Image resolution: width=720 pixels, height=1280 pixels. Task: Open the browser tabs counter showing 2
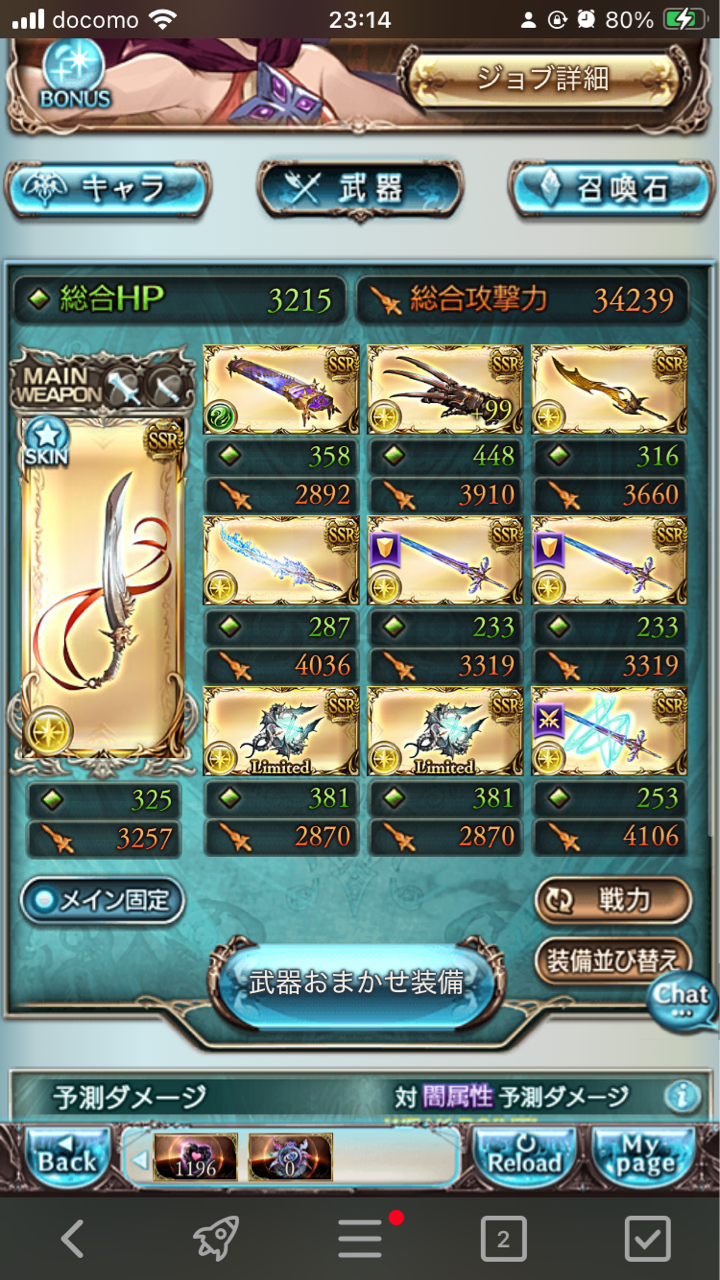(503, 1240)
